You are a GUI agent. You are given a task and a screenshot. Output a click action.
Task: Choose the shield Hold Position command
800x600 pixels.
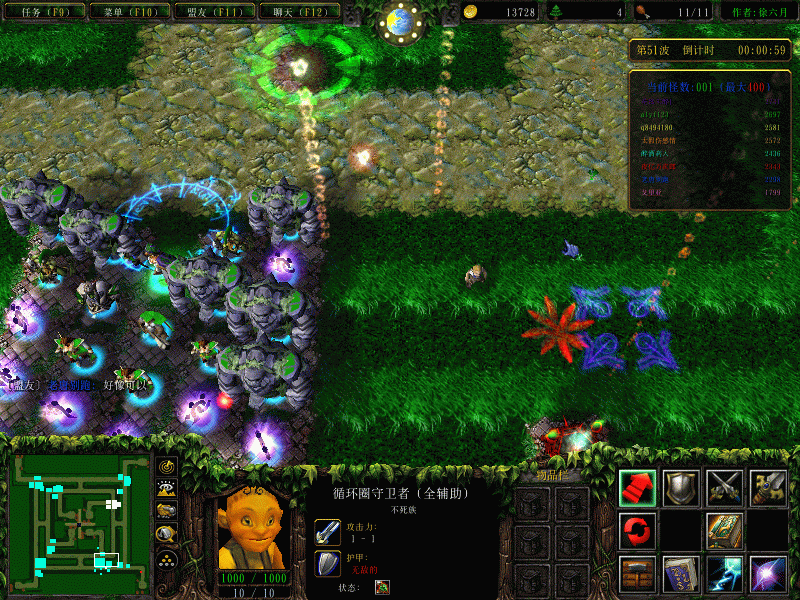click(681, 486)
